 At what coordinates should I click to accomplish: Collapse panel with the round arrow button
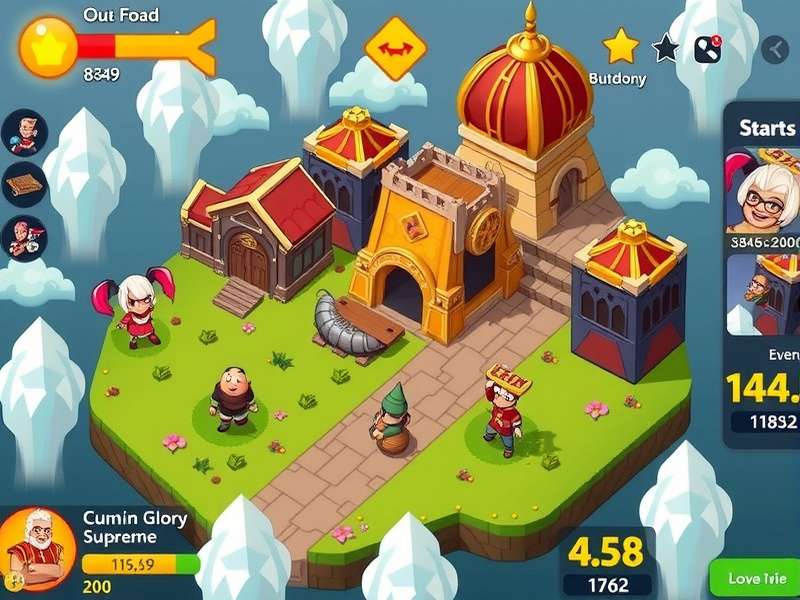[775, 49]
